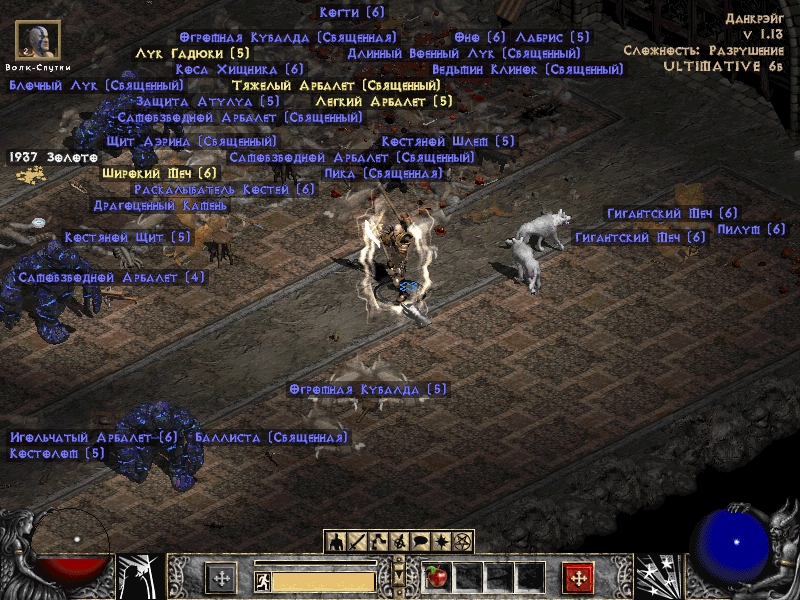Pick up Широкий Меч [6]
Viewport: 800px width, 600px height.
click(159, 173)
